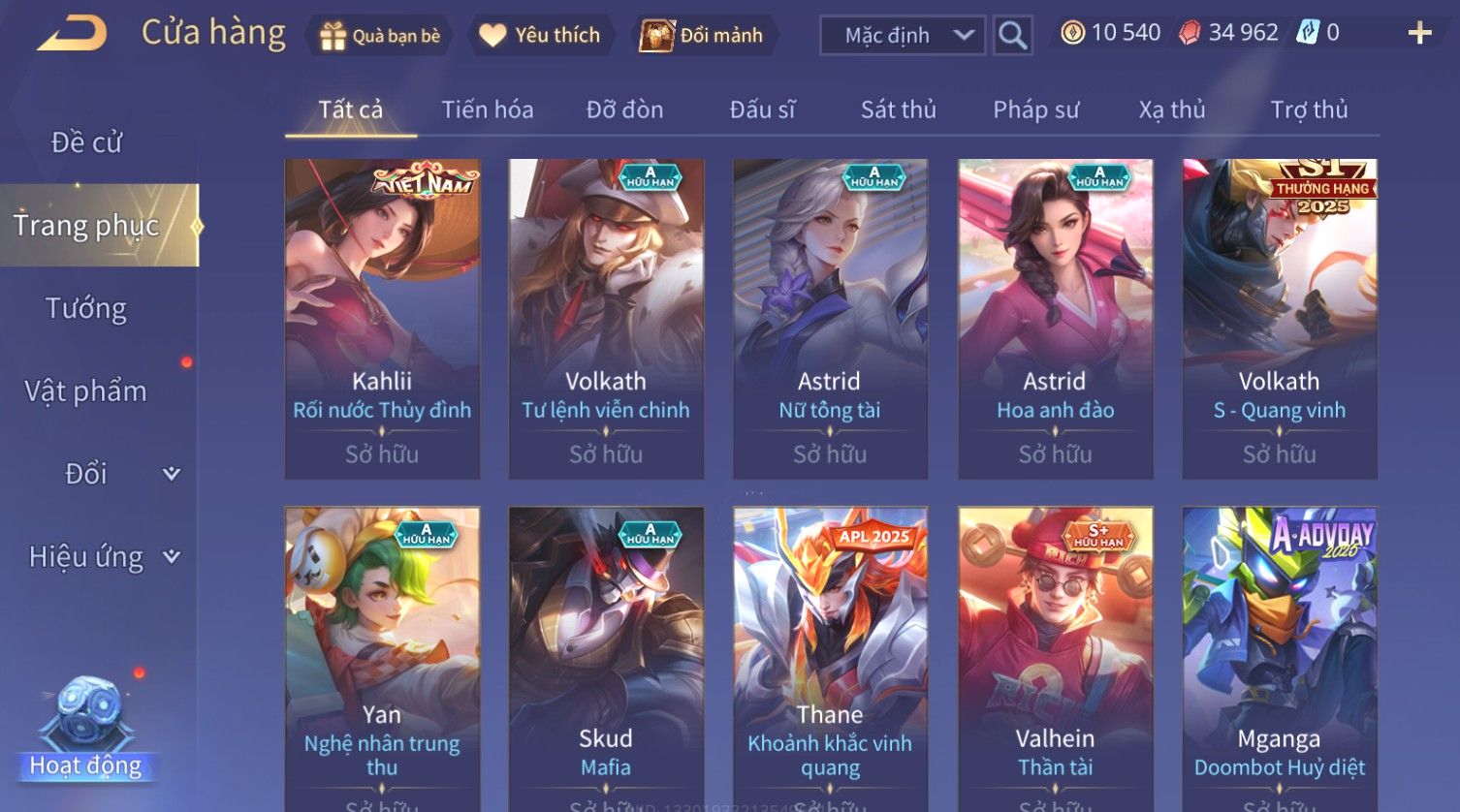Show the Sát thủ category
The image size is (1460, 812).
pyautogui.click(x=898, y=109)
